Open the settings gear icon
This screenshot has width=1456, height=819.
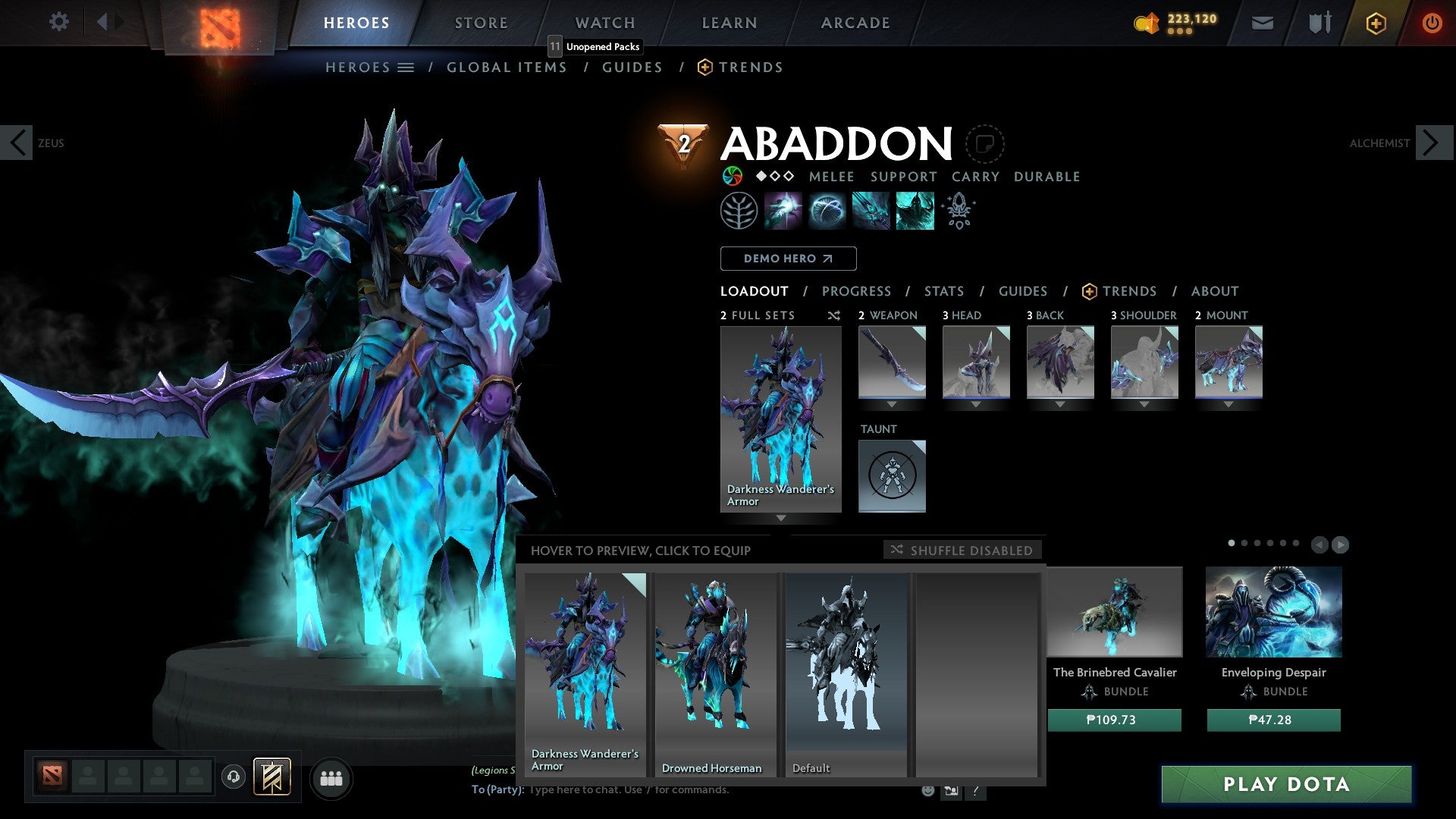click(x=58, y=22)
